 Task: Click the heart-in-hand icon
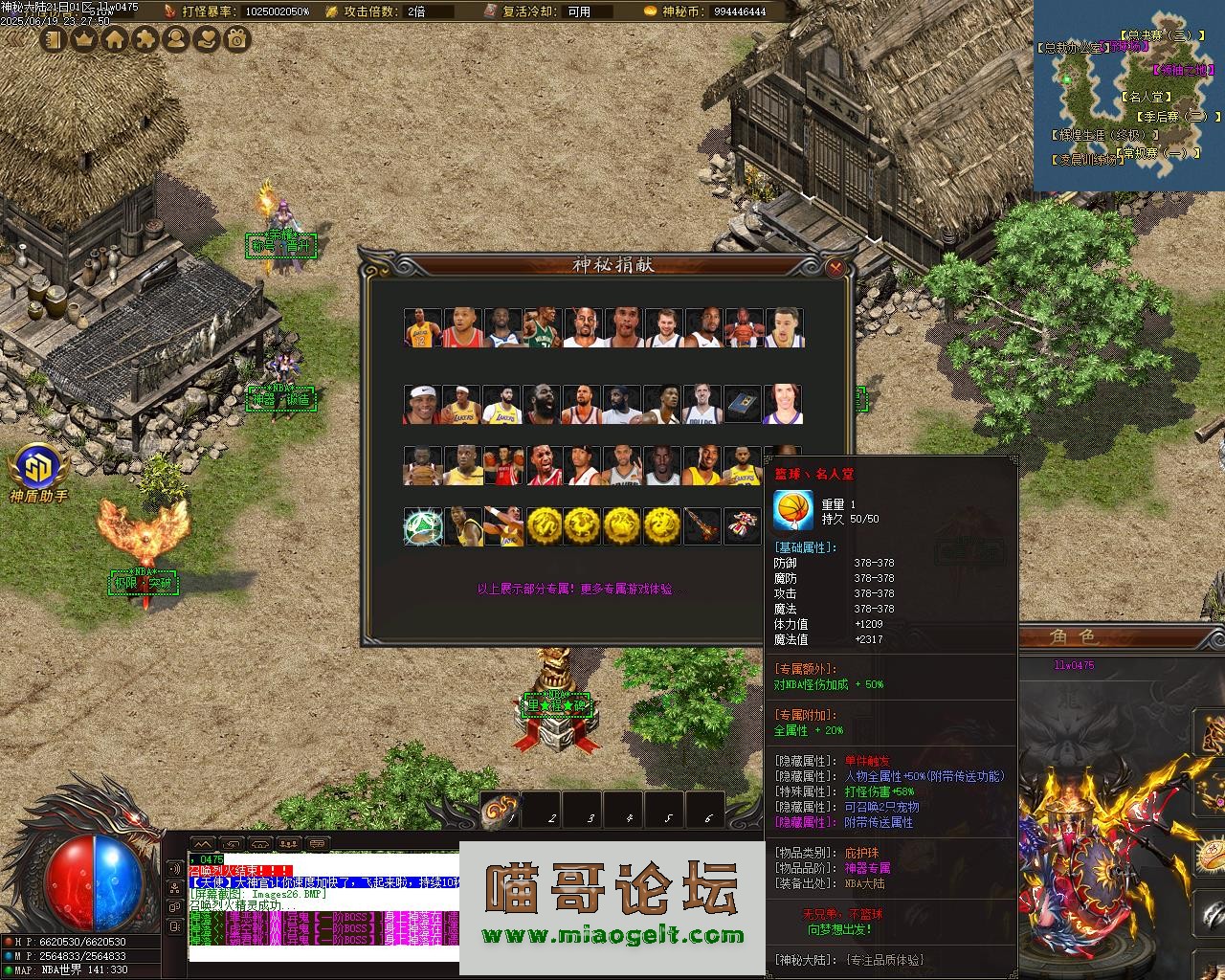pos(207,39)
